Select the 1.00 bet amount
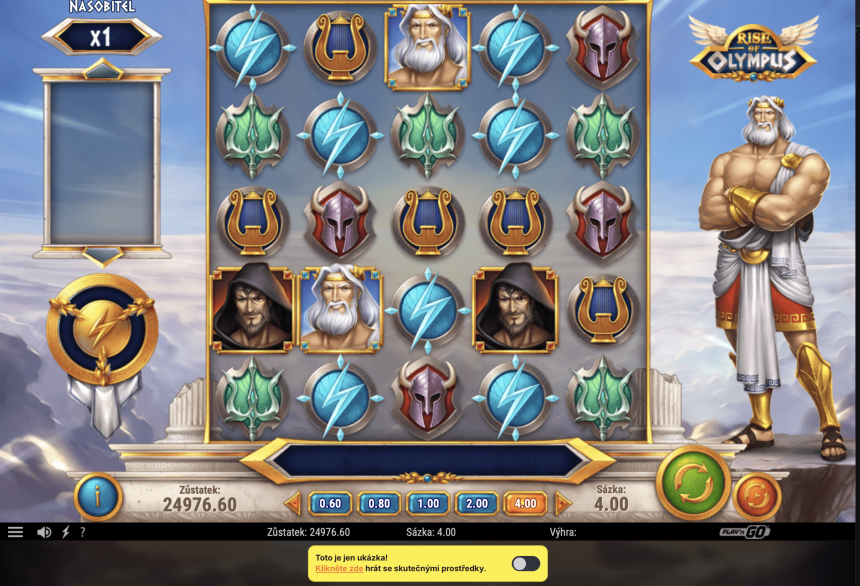Viewport: 860px width, 586px height. click(427, 504)
